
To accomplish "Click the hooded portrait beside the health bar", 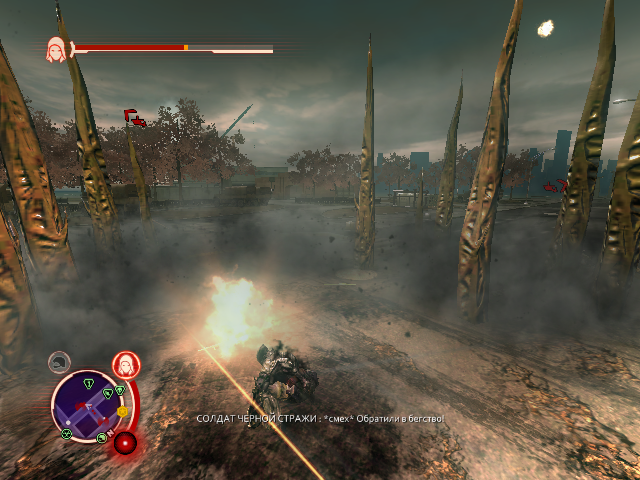I will pyautogui.click(x=57, y=49).
